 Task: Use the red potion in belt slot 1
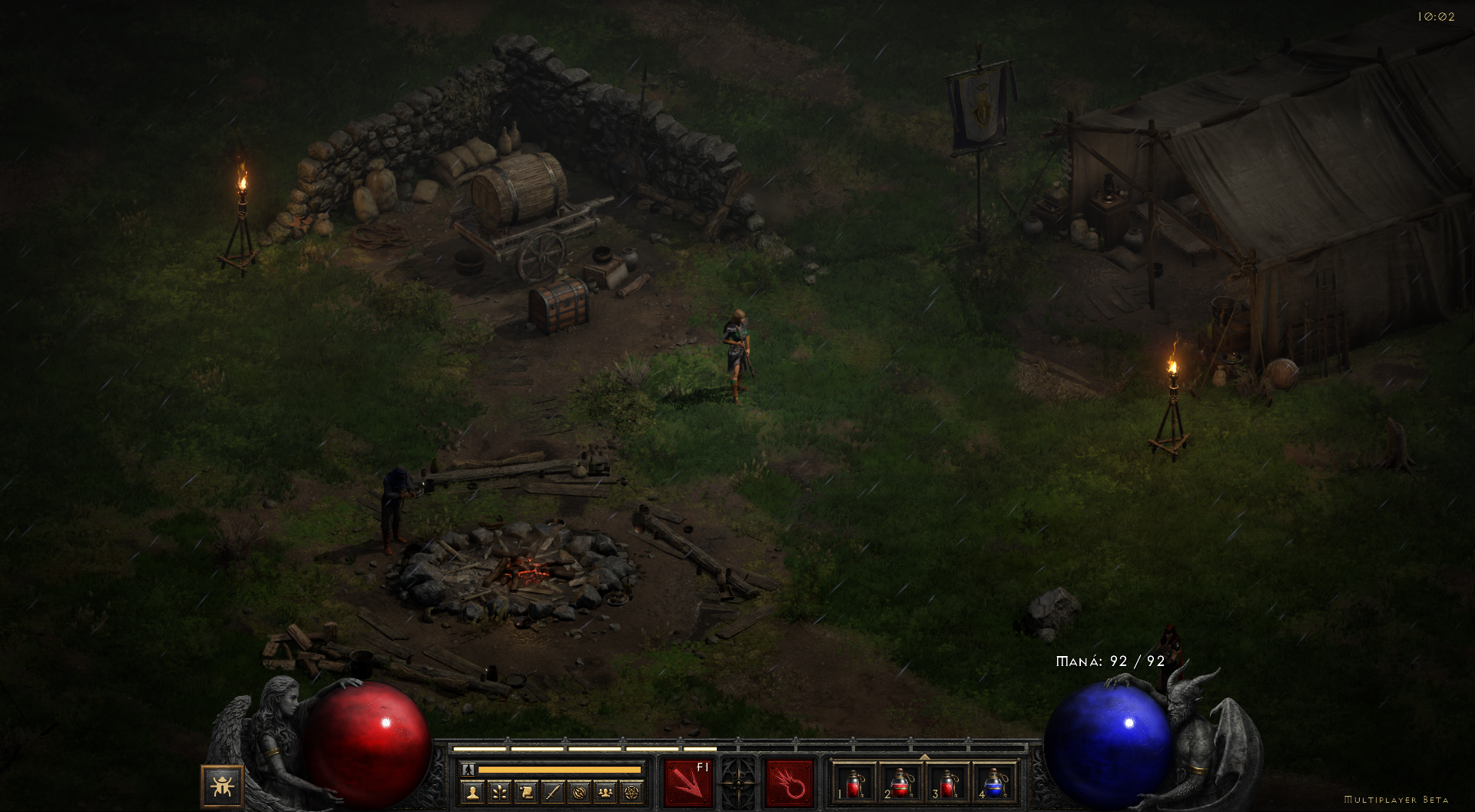854,784
